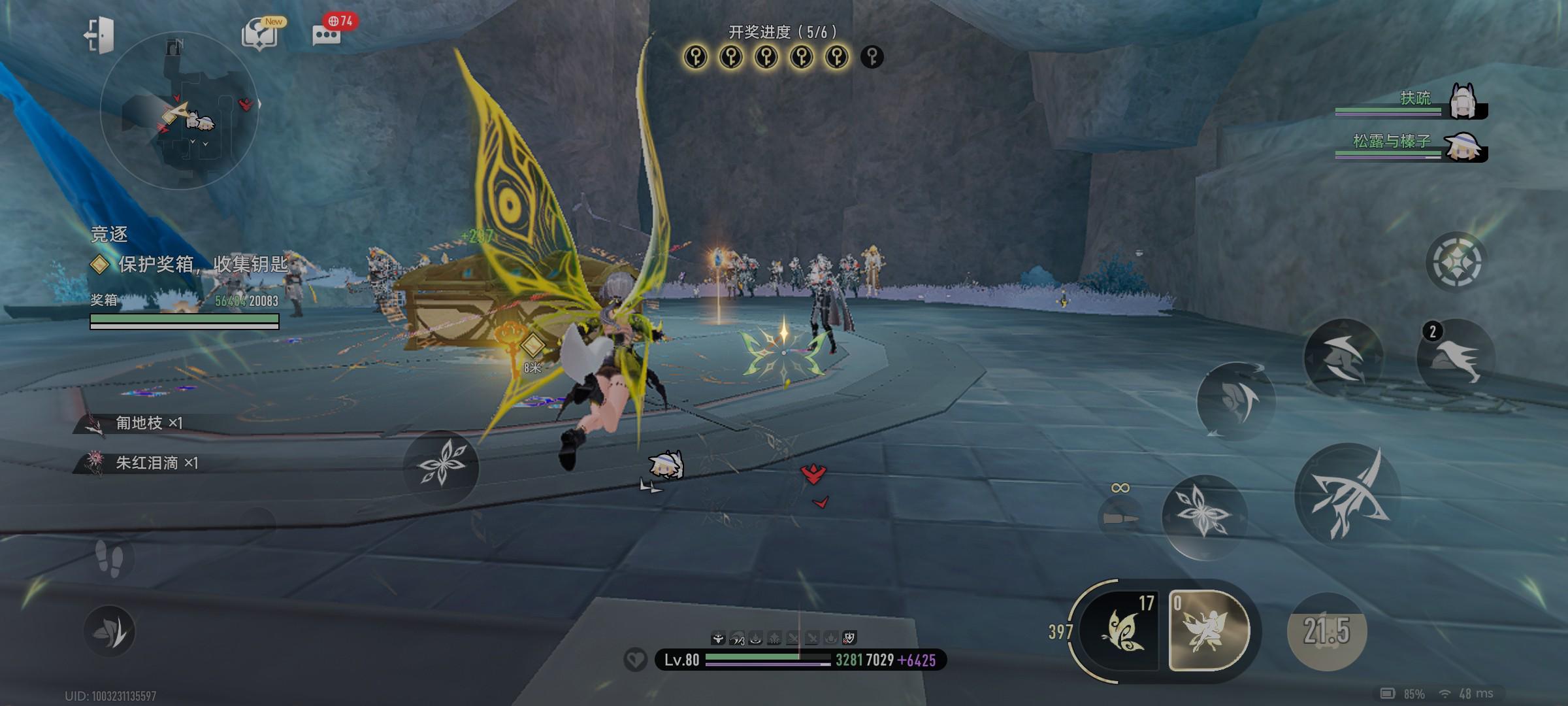Open the chat bubble with 74 badge
Viewport: 1568px width, 706px height.
327,34
